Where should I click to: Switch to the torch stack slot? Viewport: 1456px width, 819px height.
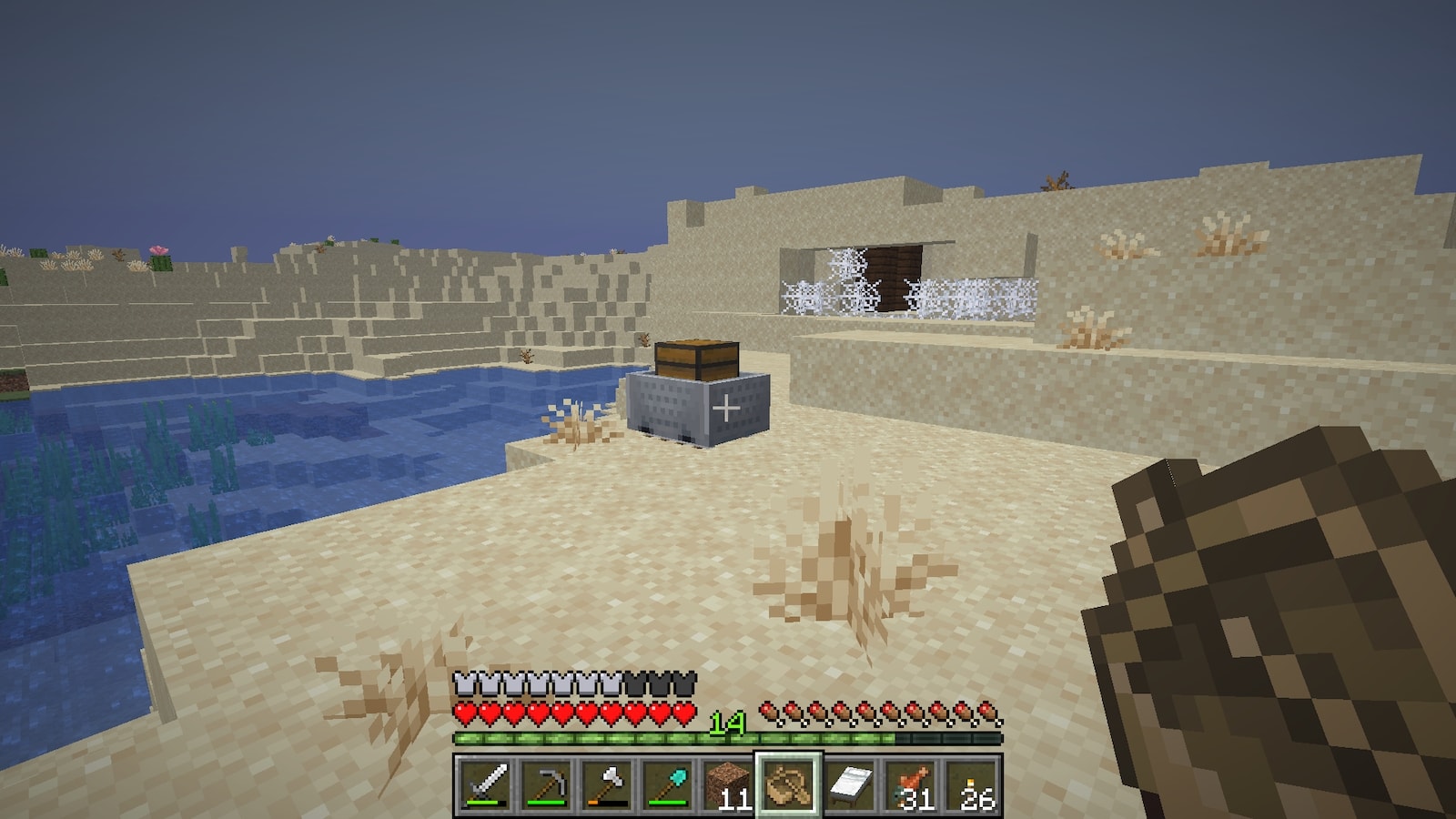coord(974,784)
